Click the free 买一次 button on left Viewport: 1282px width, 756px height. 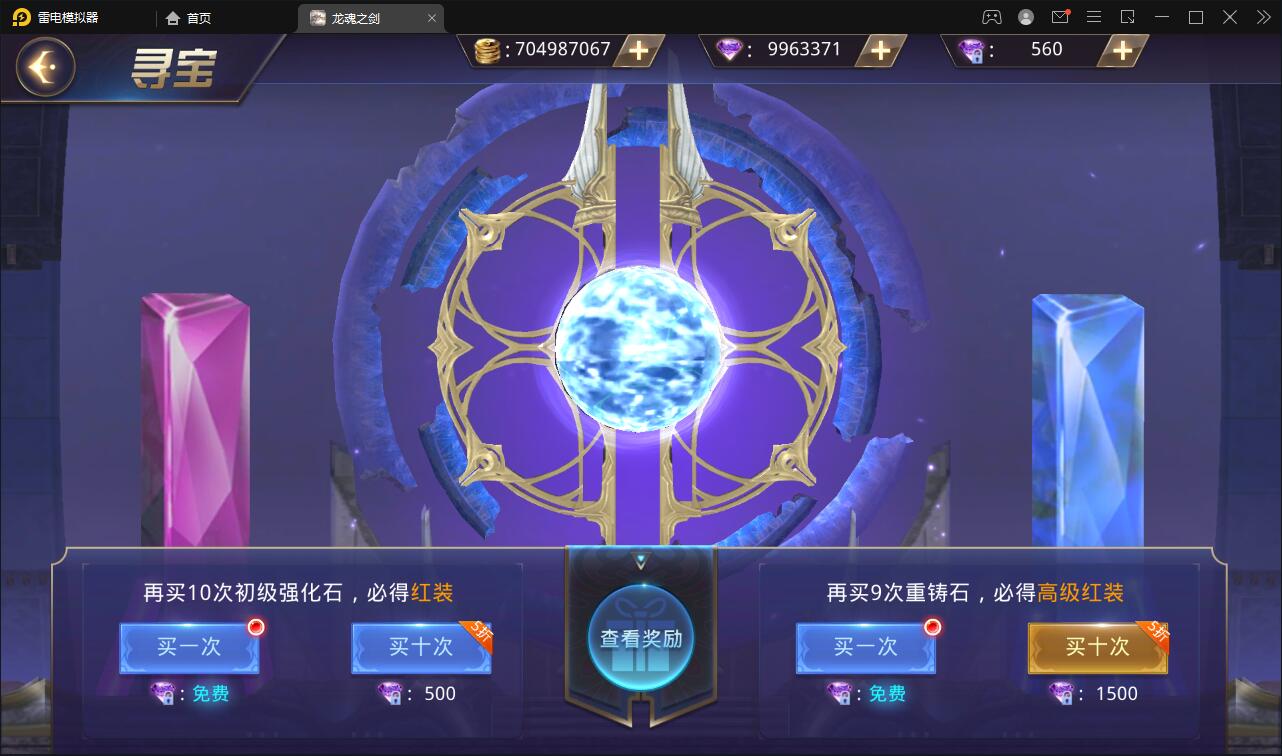[189, 648]
